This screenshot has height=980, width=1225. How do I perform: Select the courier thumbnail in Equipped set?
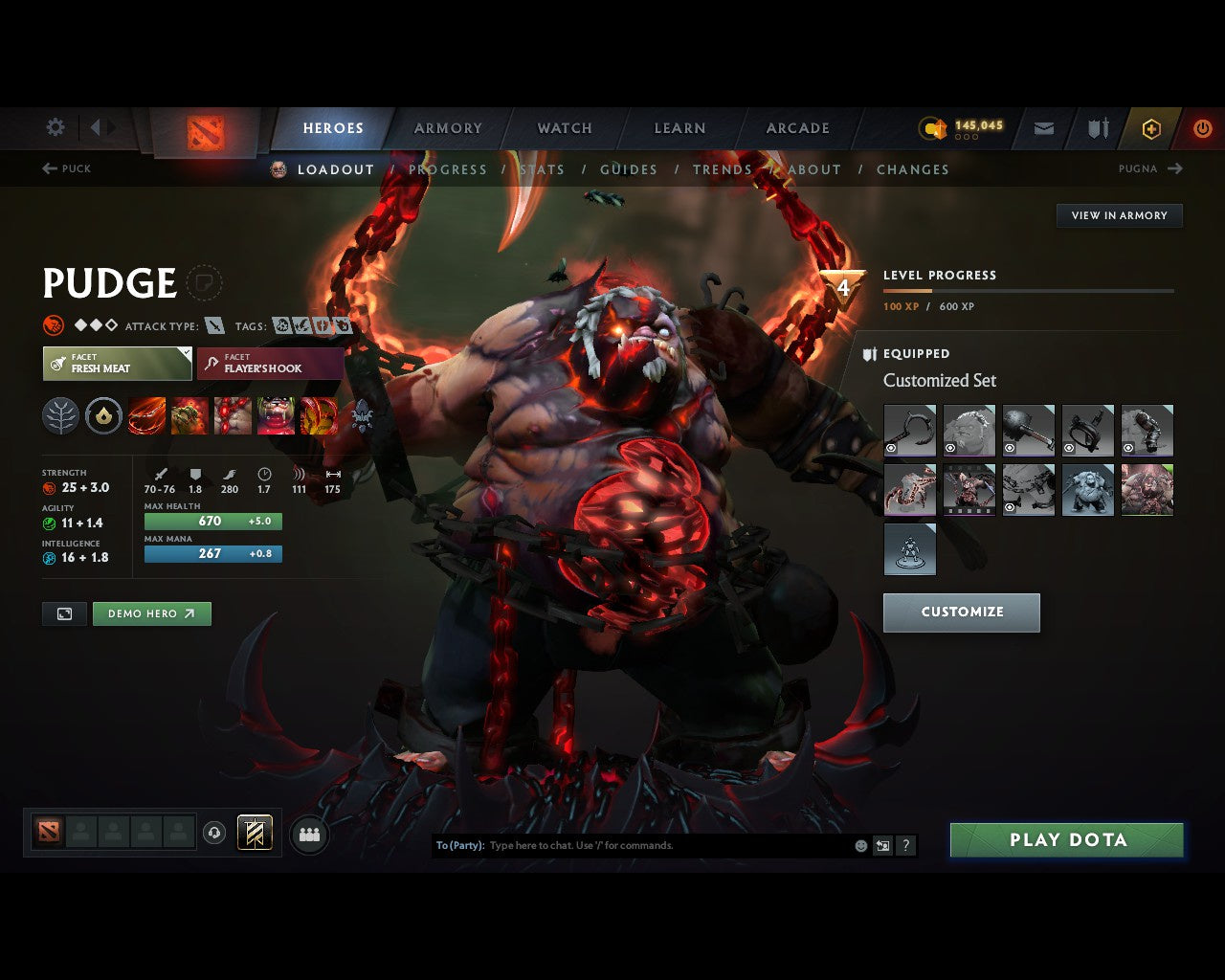point(910,548)
